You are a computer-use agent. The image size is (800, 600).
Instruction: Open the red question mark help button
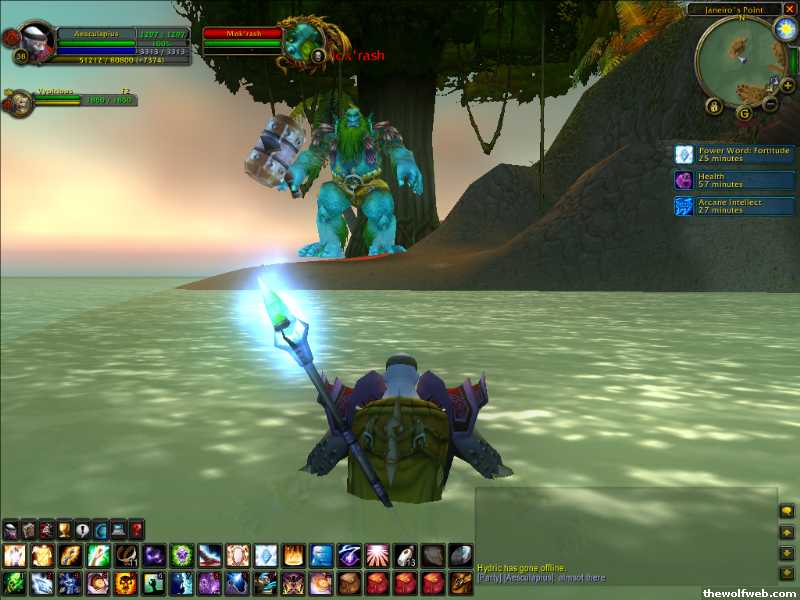(137, 529)
